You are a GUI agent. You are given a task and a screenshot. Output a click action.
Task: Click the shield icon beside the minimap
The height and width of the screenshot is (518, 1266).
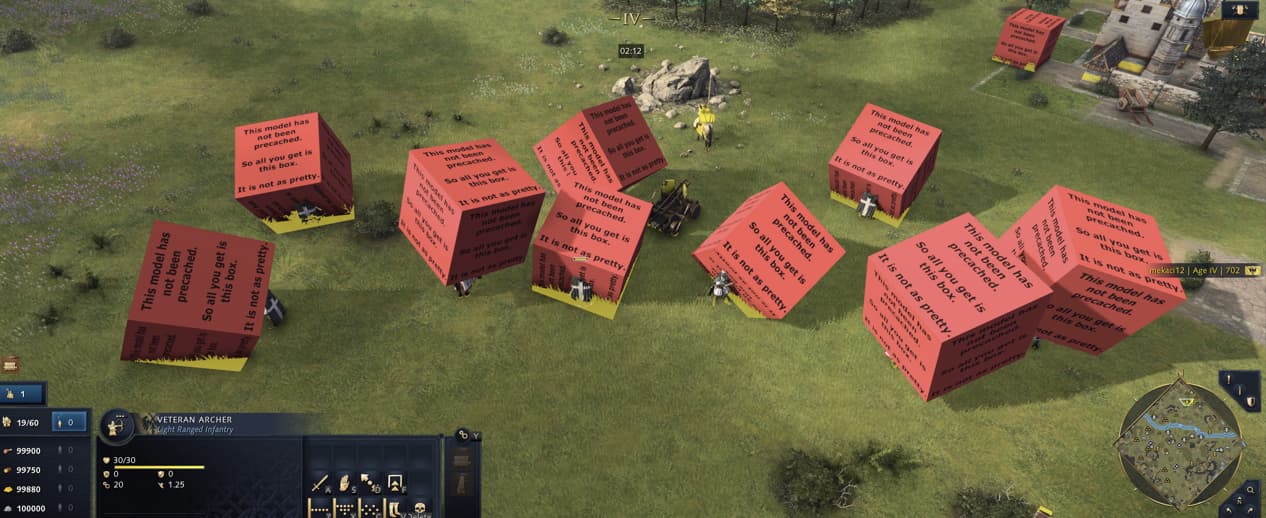coord(1251,401)
